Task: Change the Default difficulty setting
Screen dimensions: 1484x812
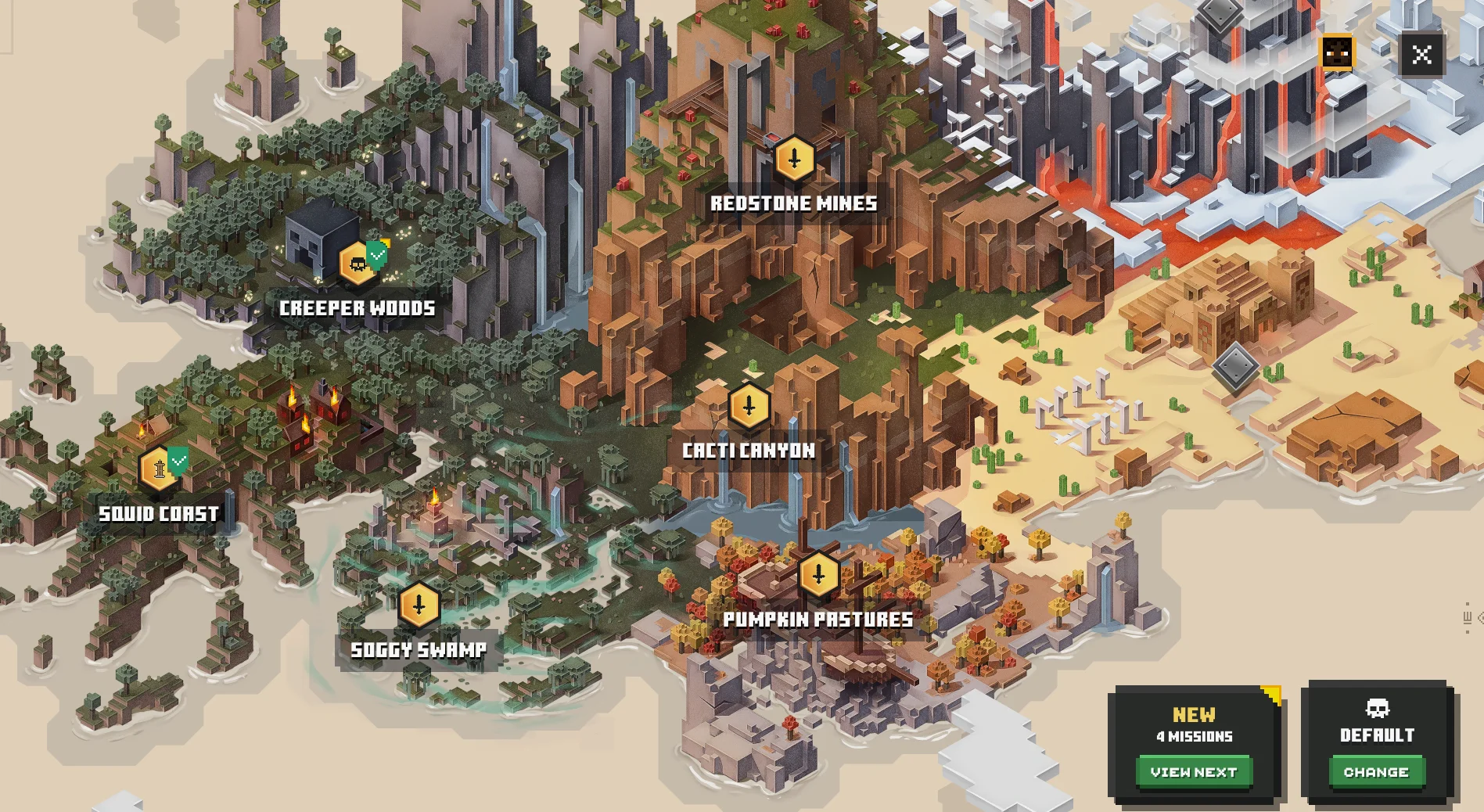Action: pos(1376,772)
